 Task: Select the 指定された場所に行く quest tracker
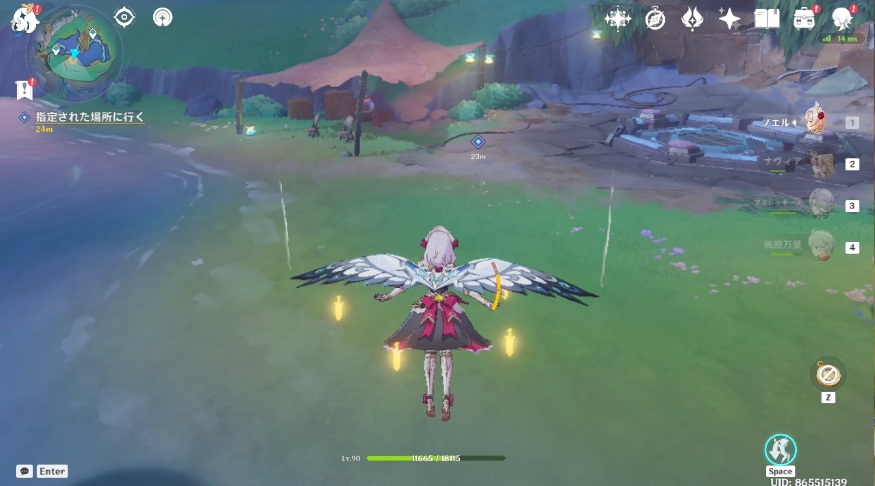(90, 117)
